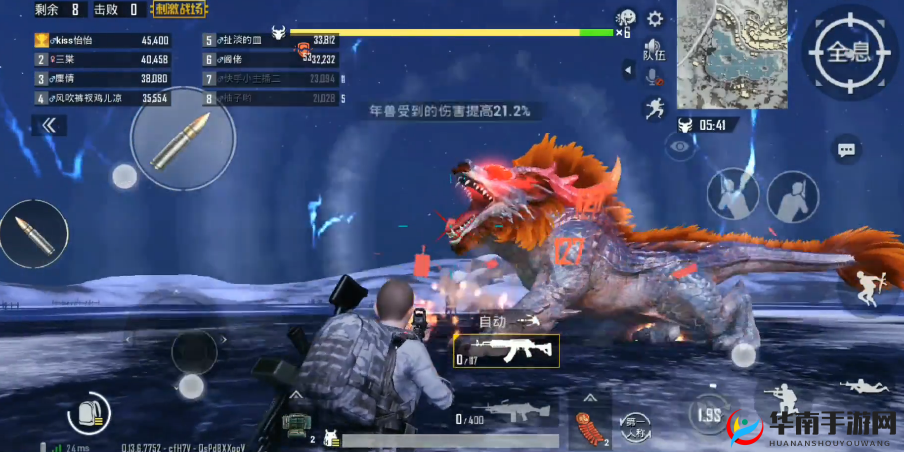
Task: Change the 自动 fire mode
Action: [x=494, y=321]
